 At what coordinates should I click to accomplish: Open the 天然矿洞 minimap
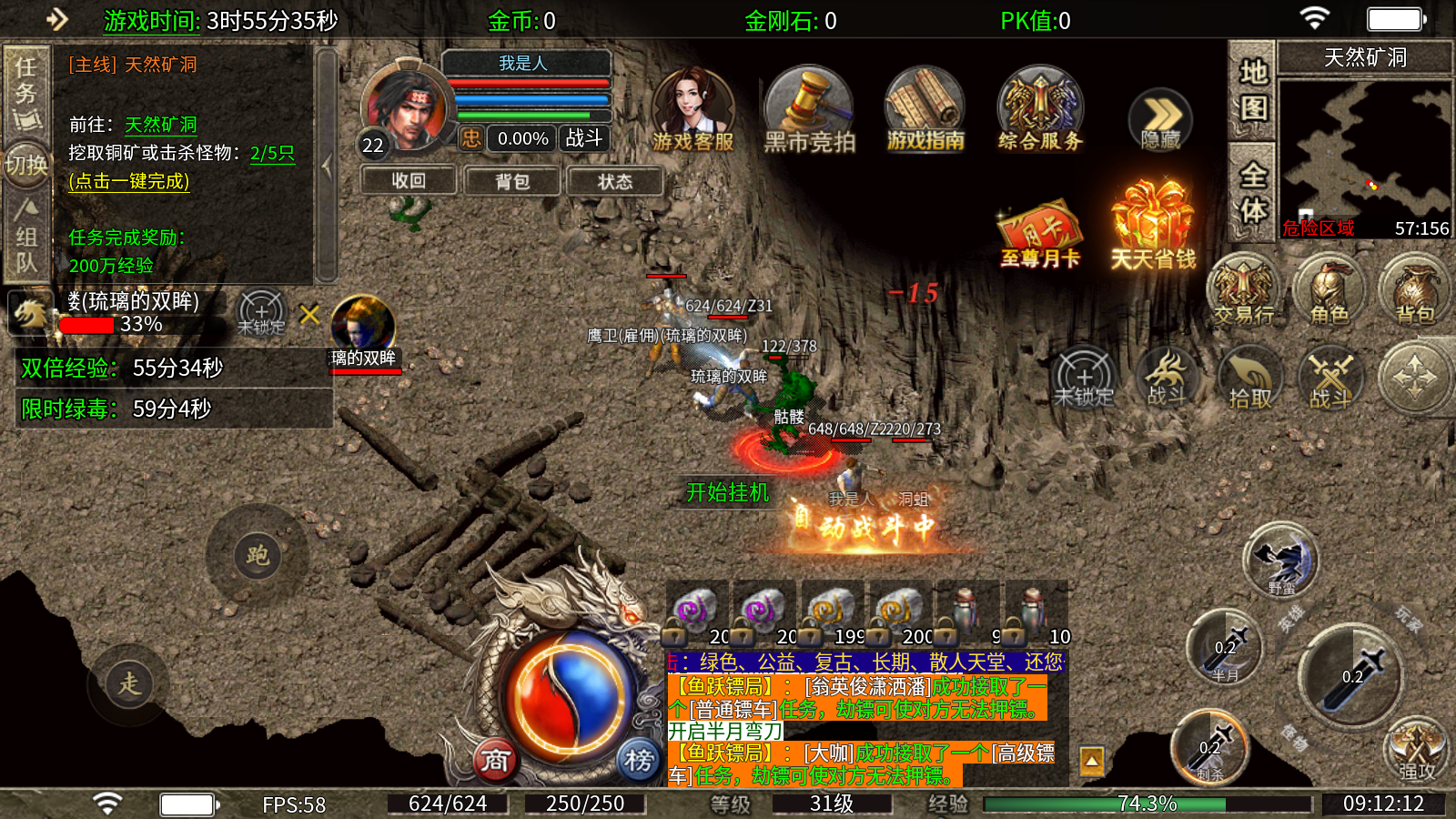[x=1364, y=157]
